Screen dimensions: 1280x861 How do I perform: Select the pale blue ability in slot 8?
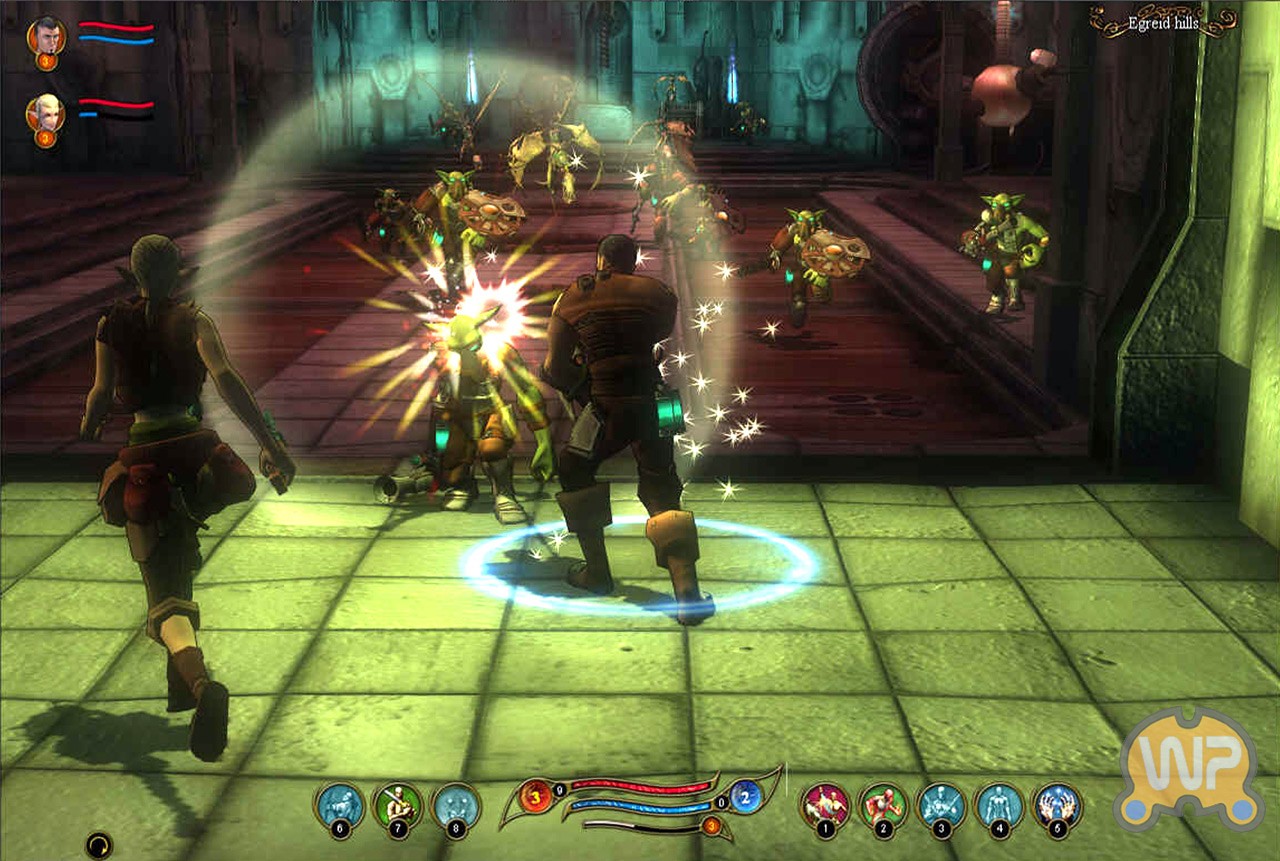[x=455, y=805]
